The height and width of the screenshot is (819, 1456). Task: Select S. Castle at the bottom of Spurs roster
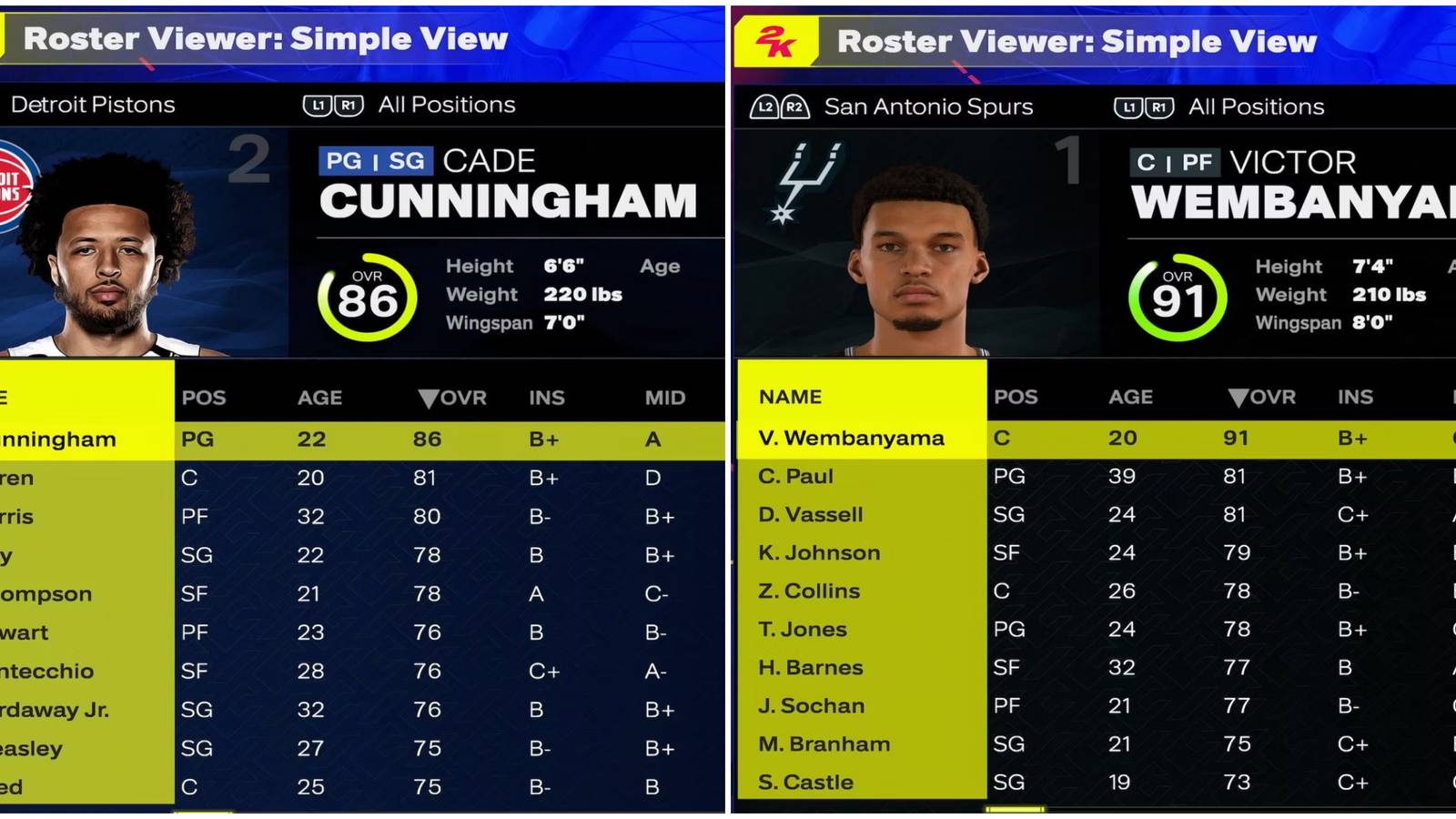point(805,782)
